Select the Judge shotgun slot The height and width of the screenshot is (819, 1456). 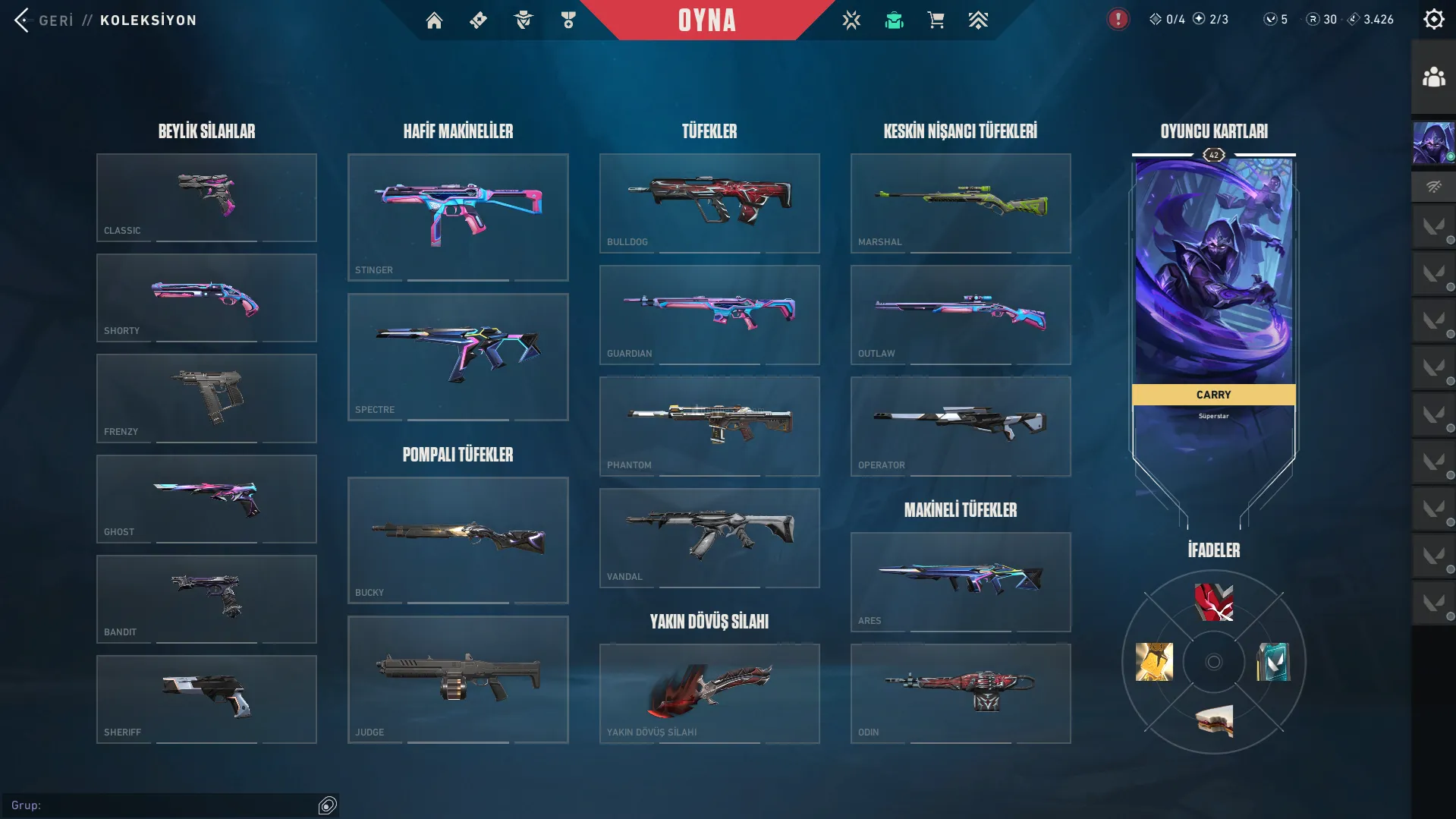point(458,679)
